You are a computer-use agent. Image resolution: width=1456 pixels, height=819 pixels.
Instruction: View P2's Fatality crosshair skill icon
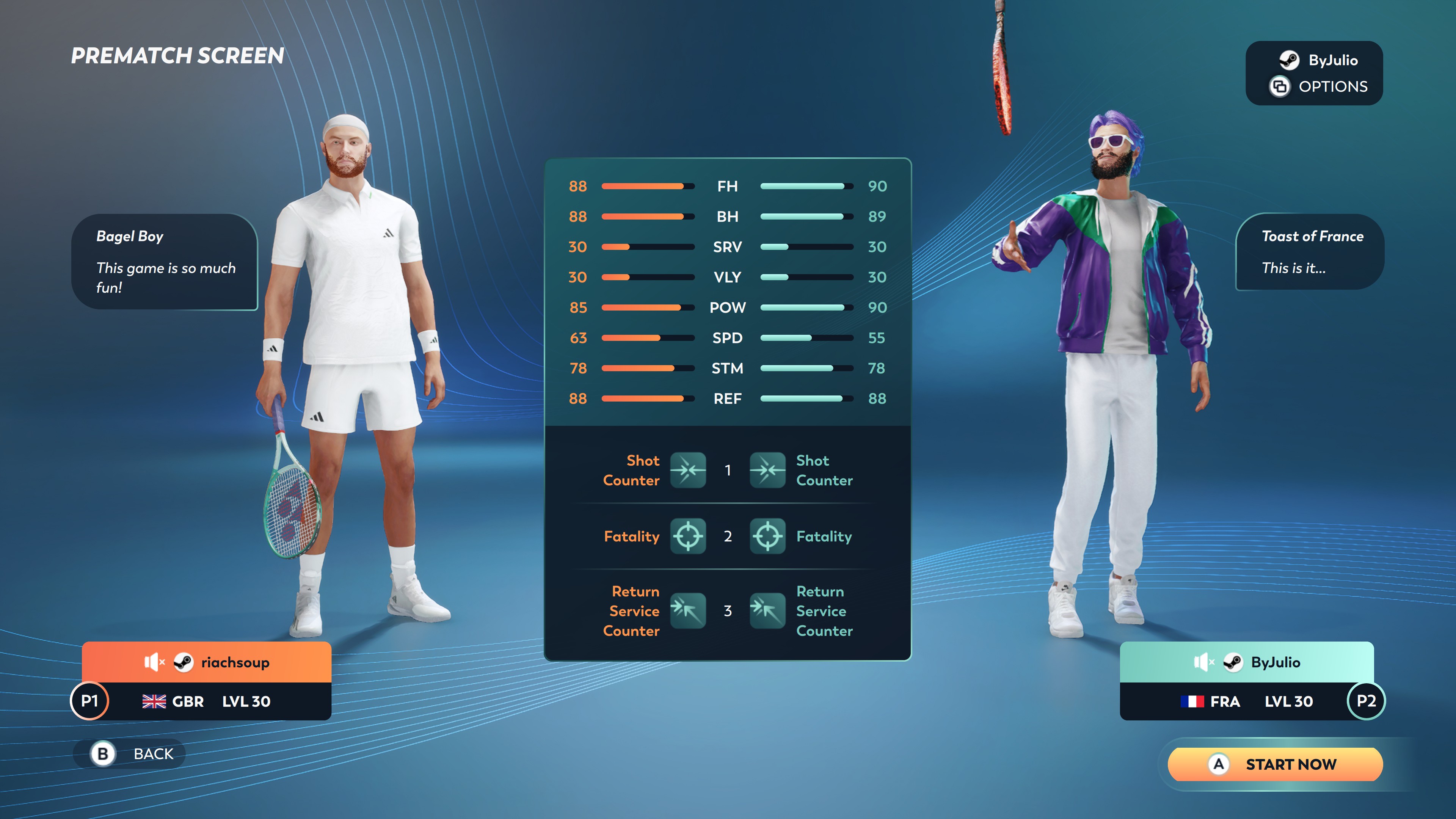[x=767, y=536]
